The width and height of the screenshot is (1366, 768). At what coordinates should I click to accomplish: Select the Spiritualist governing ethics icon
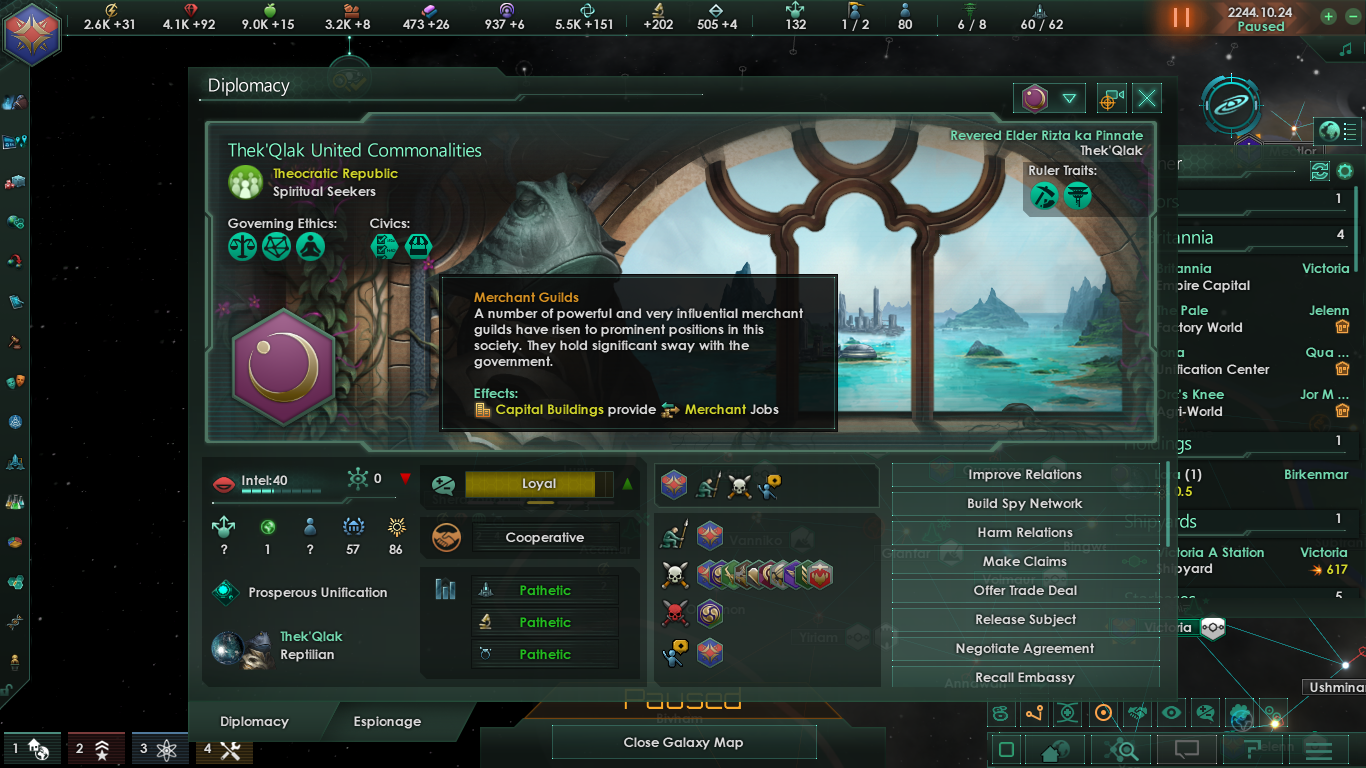tap(309, 247)
